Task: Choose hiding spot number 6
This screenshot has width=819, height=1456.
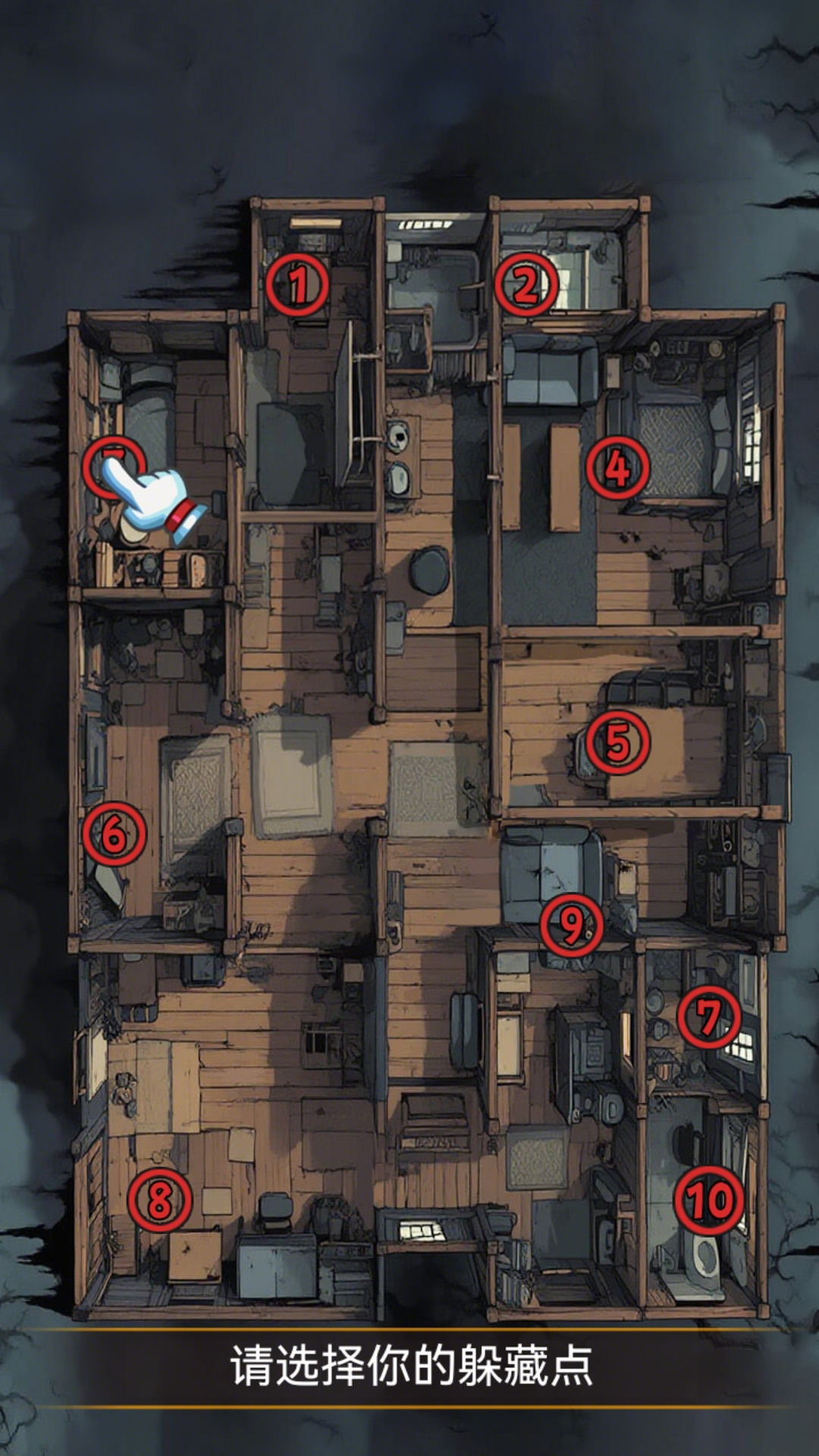Action: tap(114, 834)
